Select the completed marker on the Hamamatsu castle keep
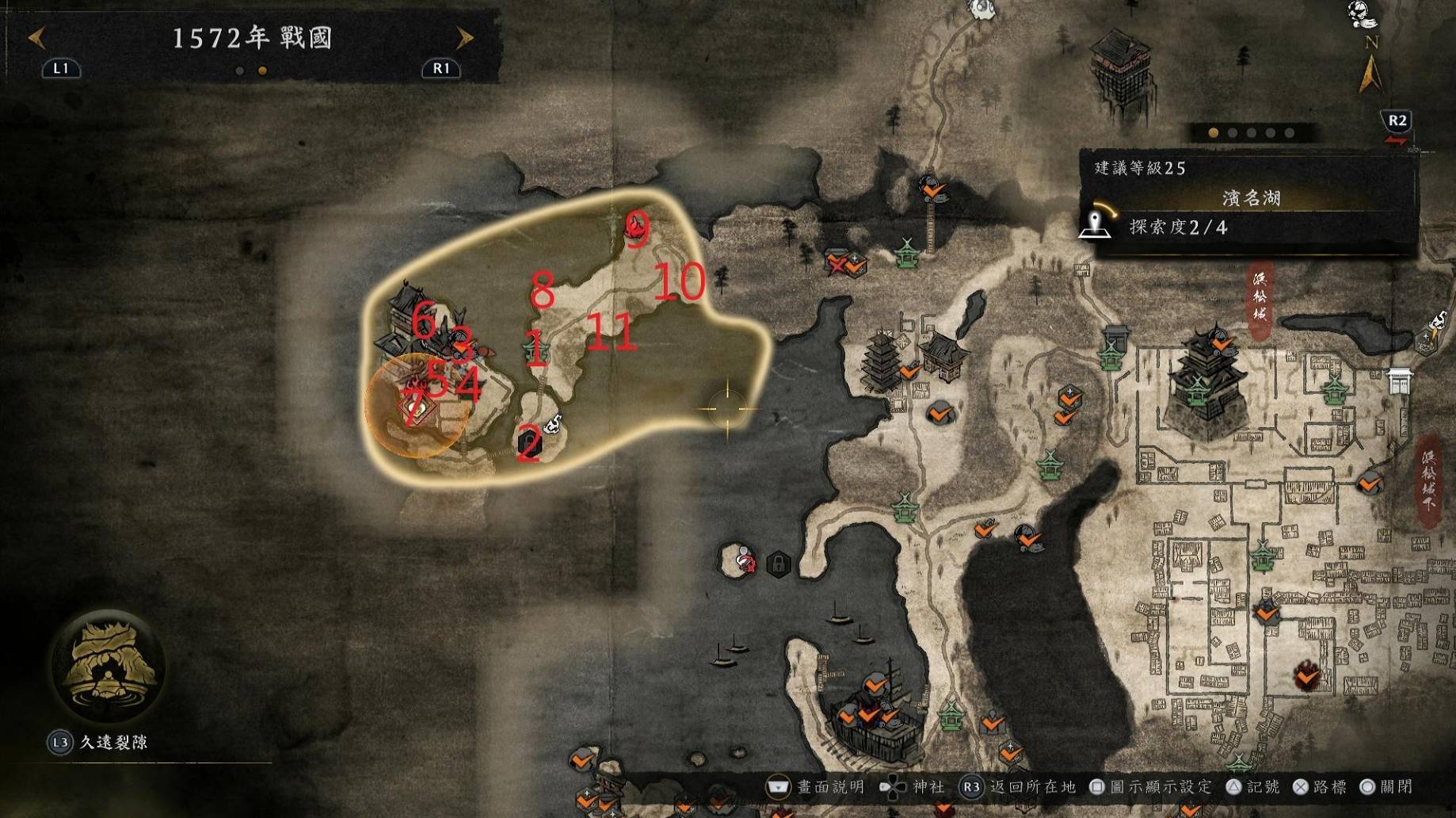This screenshot has height=818, width=1456. (1222, 343)
